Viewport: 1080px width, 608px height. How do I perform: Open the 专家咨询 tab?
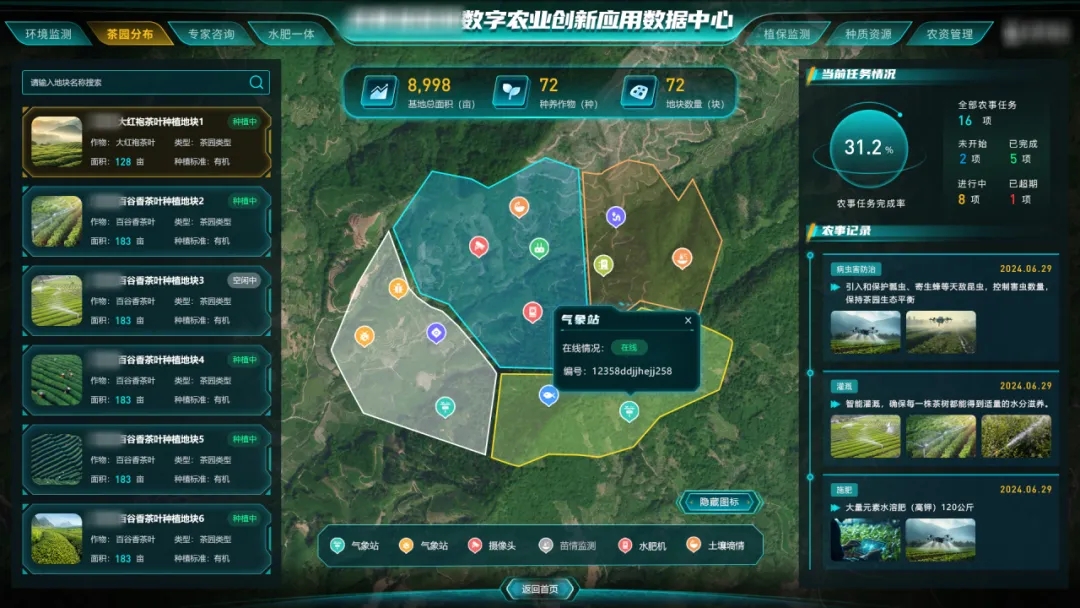(210, 34)
